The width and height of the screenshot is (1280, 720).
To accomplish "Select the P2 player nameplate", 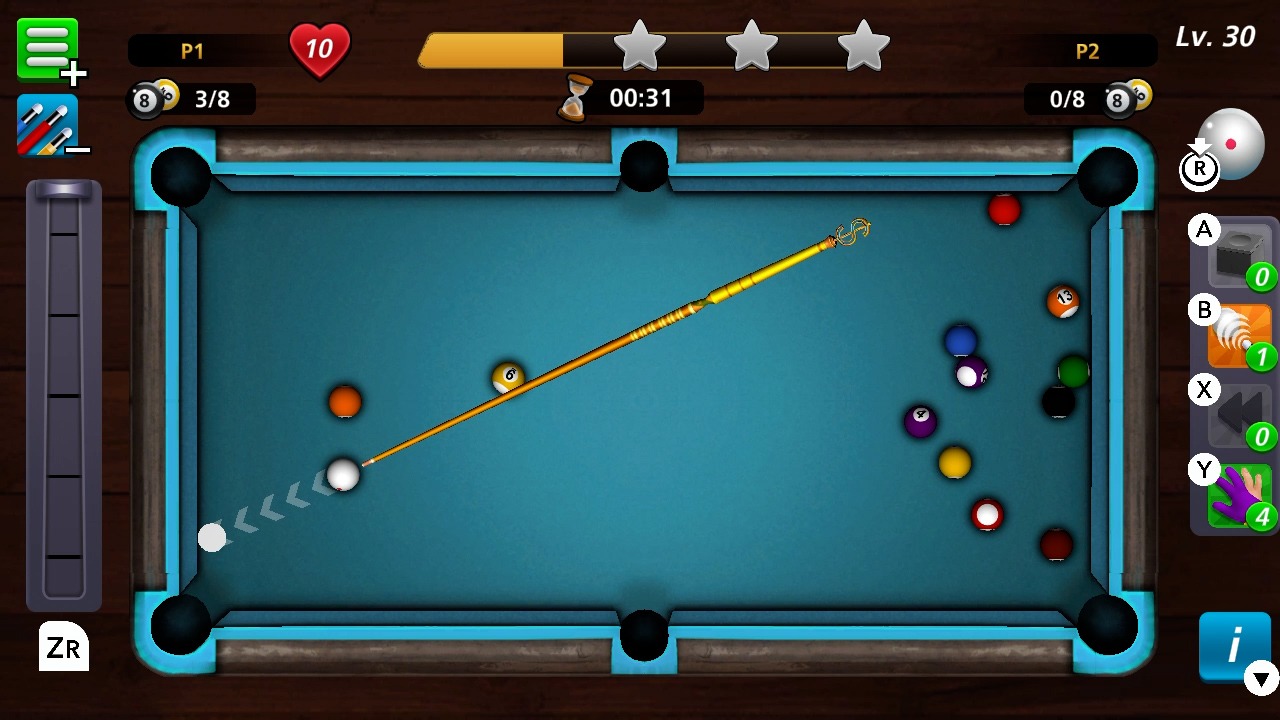I will pos(1089,52).
